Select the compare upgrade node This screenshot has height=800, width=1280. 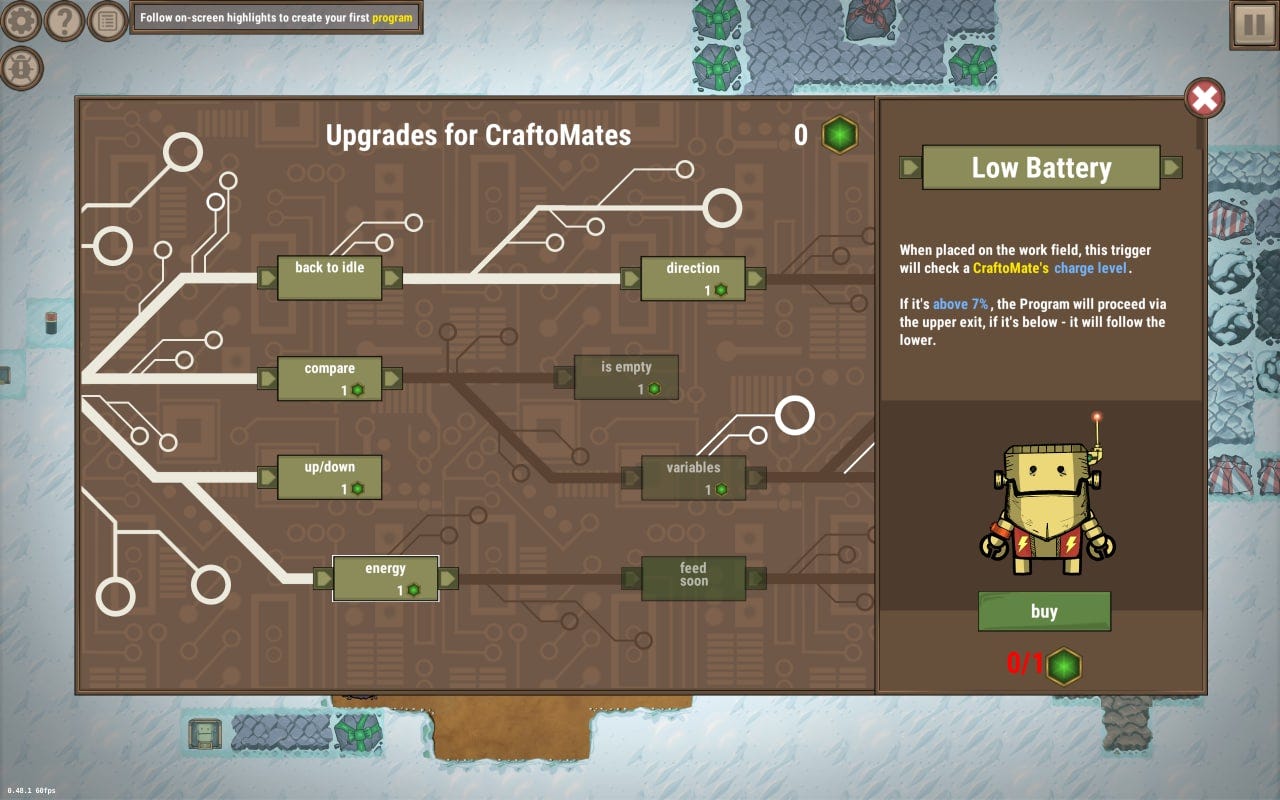[x=330, y=378]
